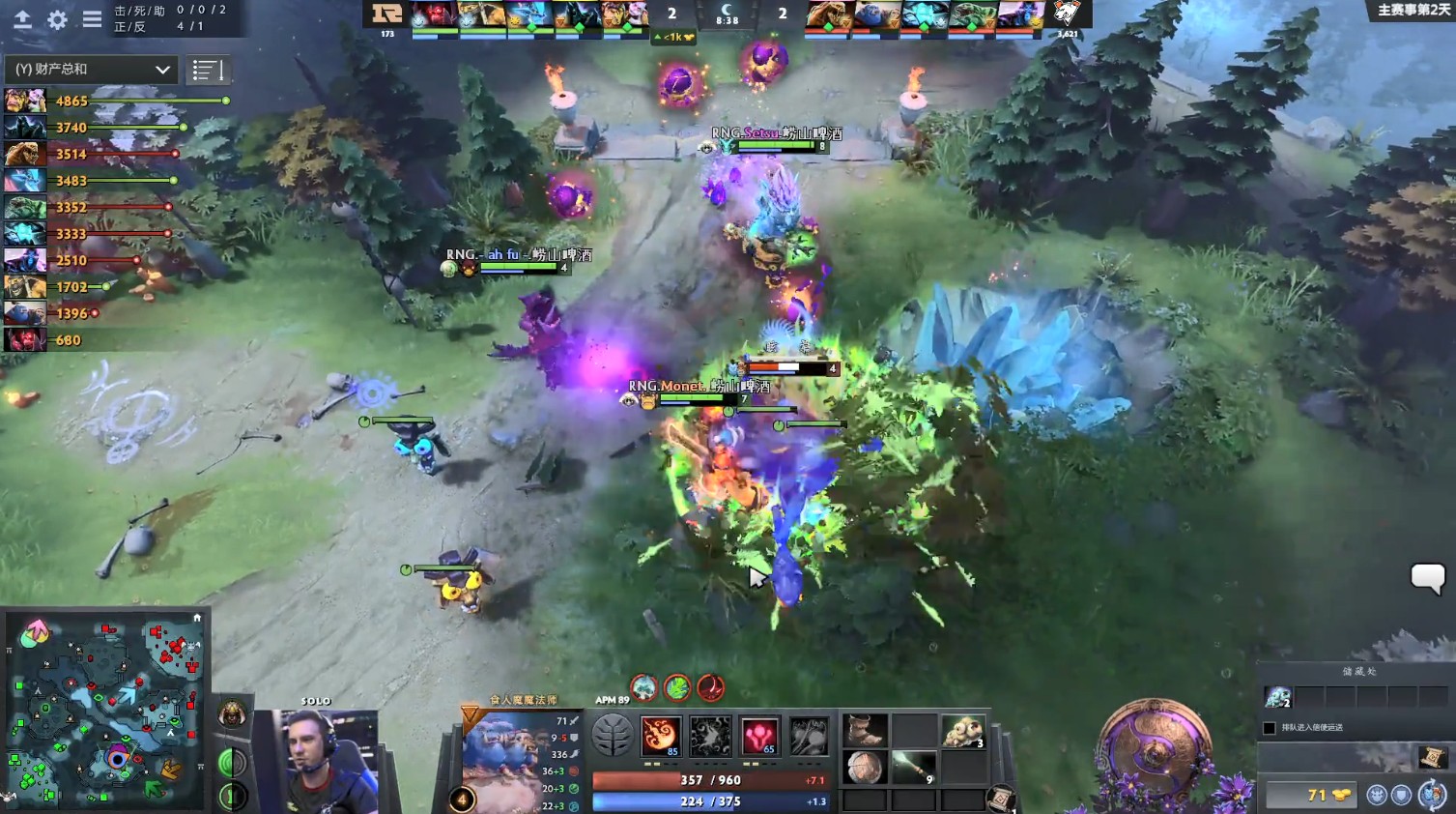Screen dimensions: 1456x814
Task: Toggle the graph list icon beside the dropdown
Action: click(209, 69)
